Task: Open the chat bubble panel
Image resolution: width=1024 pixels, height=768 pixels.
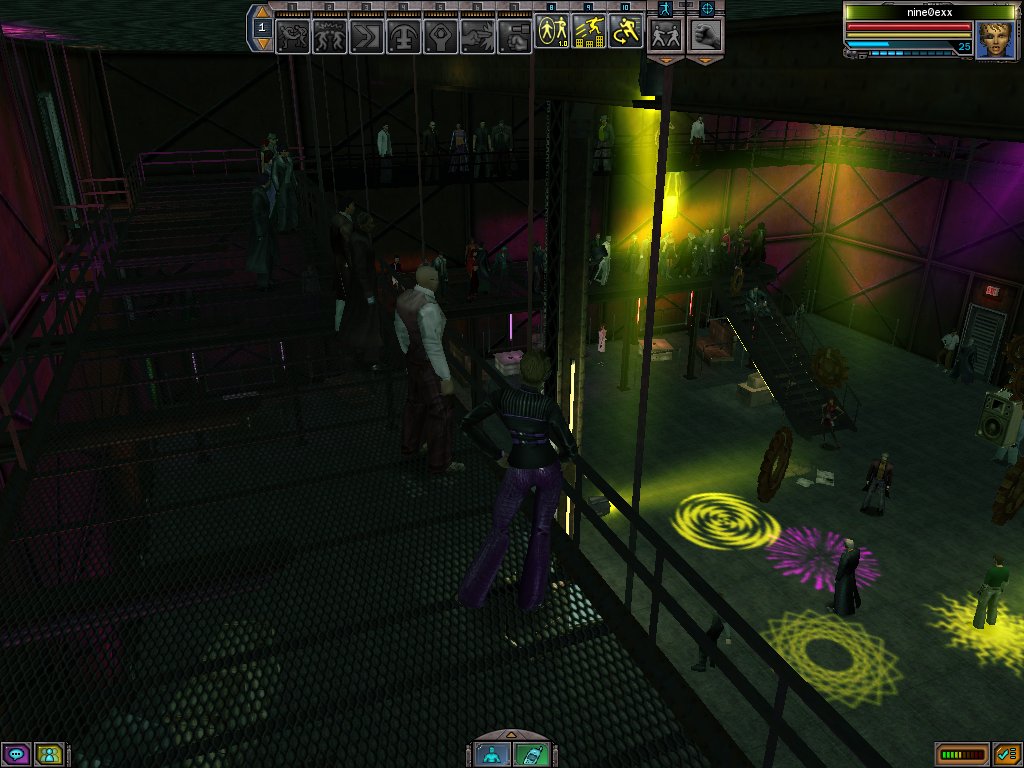Action: (16, 754)
